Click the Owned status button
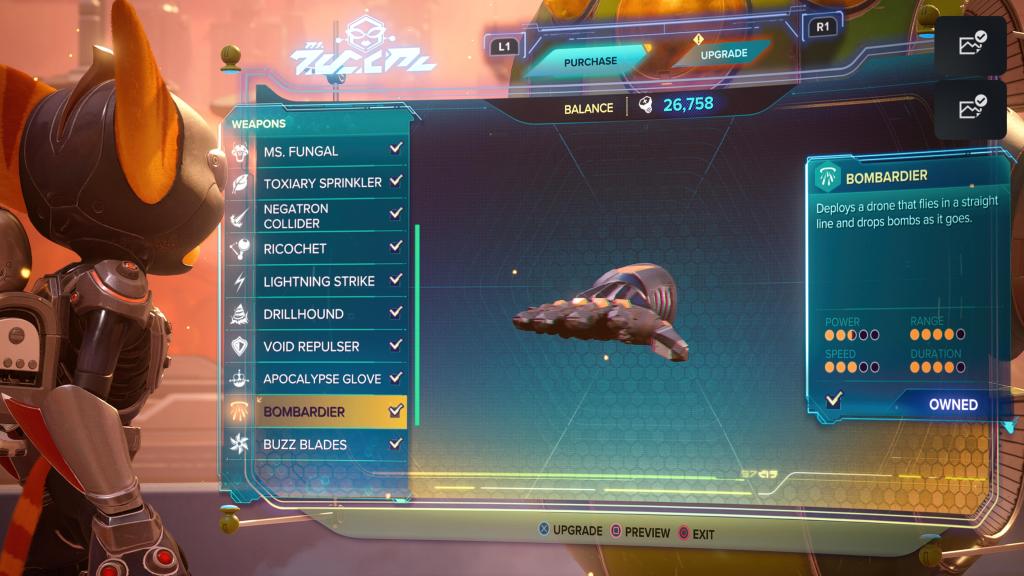Image resolution: width=1024 pixels, height=576 pixels. click(x=940, y=404)
